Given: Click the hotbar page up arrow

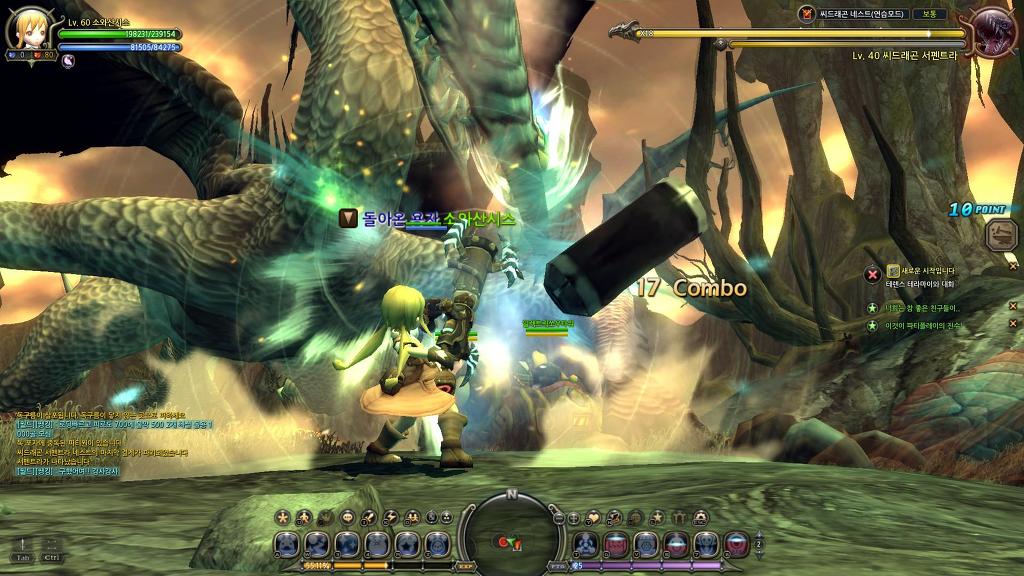Looking at the screenshot, I should [758, 534].
